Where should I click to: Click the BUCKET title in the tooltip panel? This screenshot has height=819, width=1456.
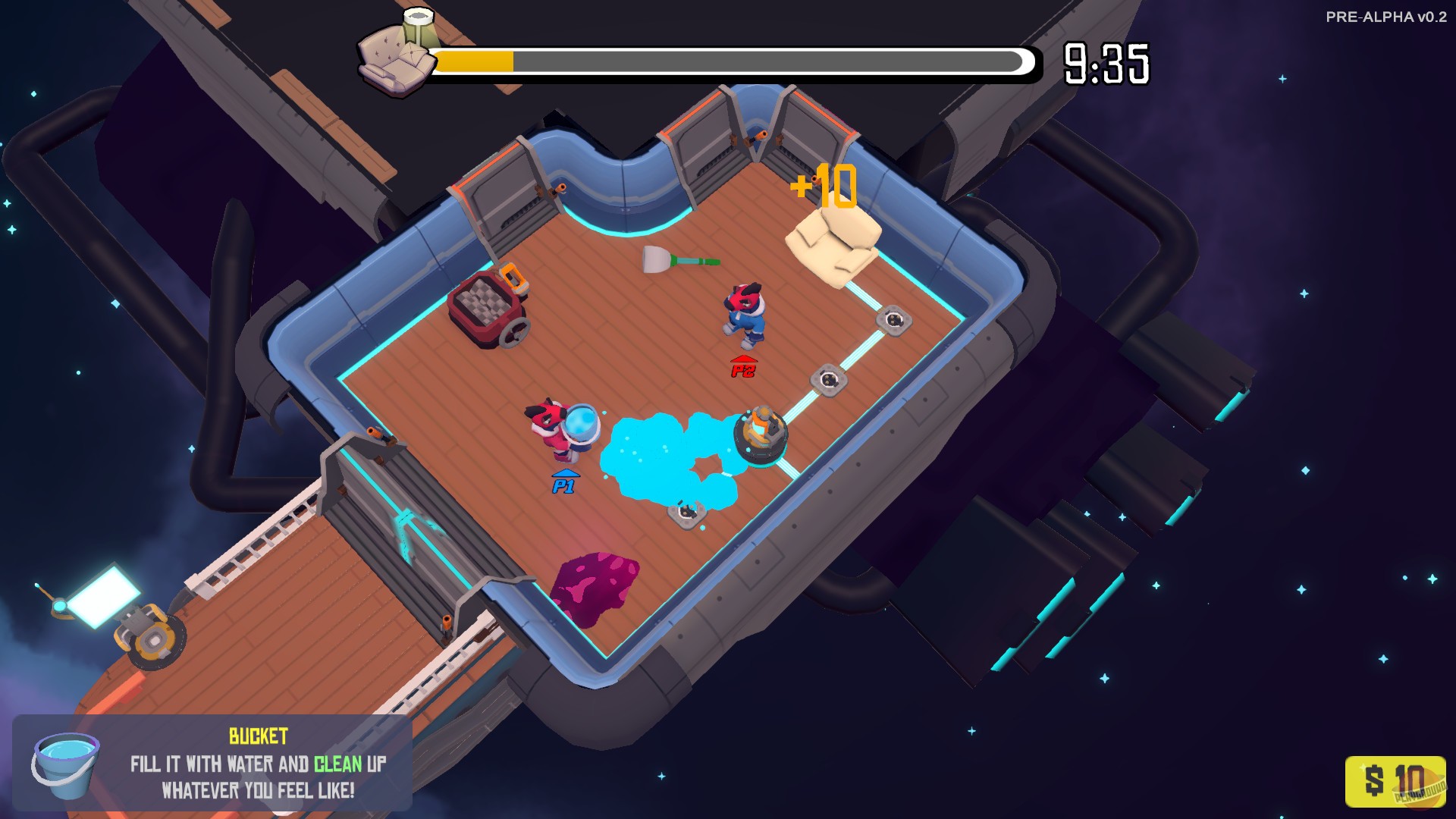pos(258,734)
